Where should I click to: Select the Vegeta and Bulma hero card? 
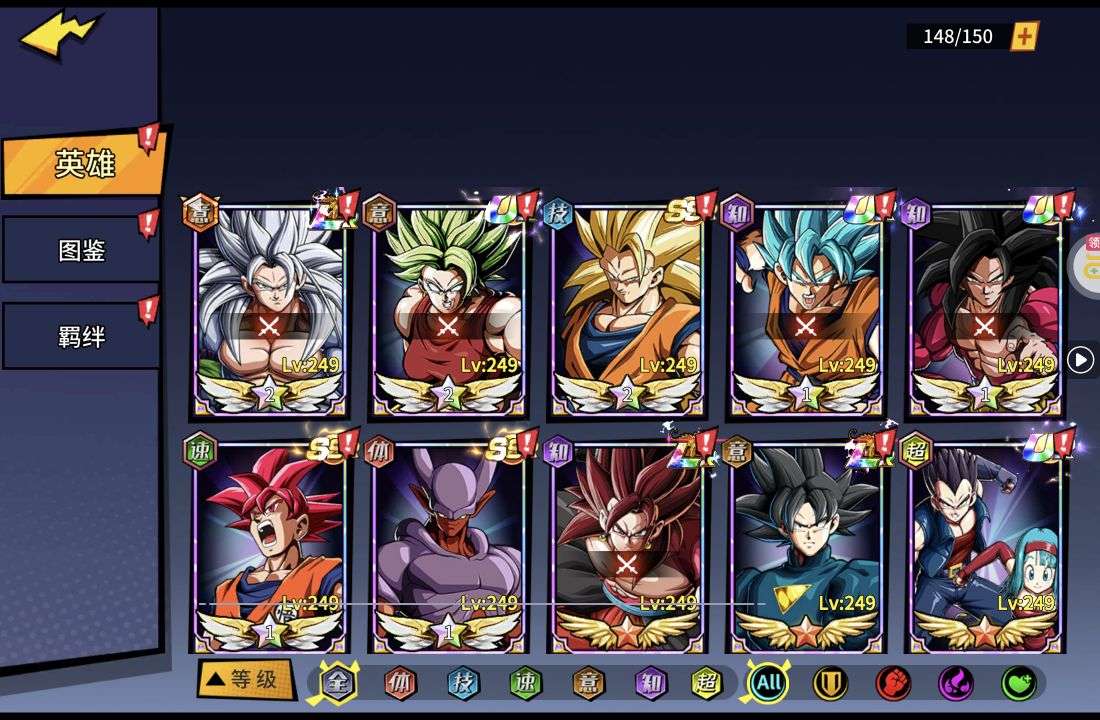point(985,545)
